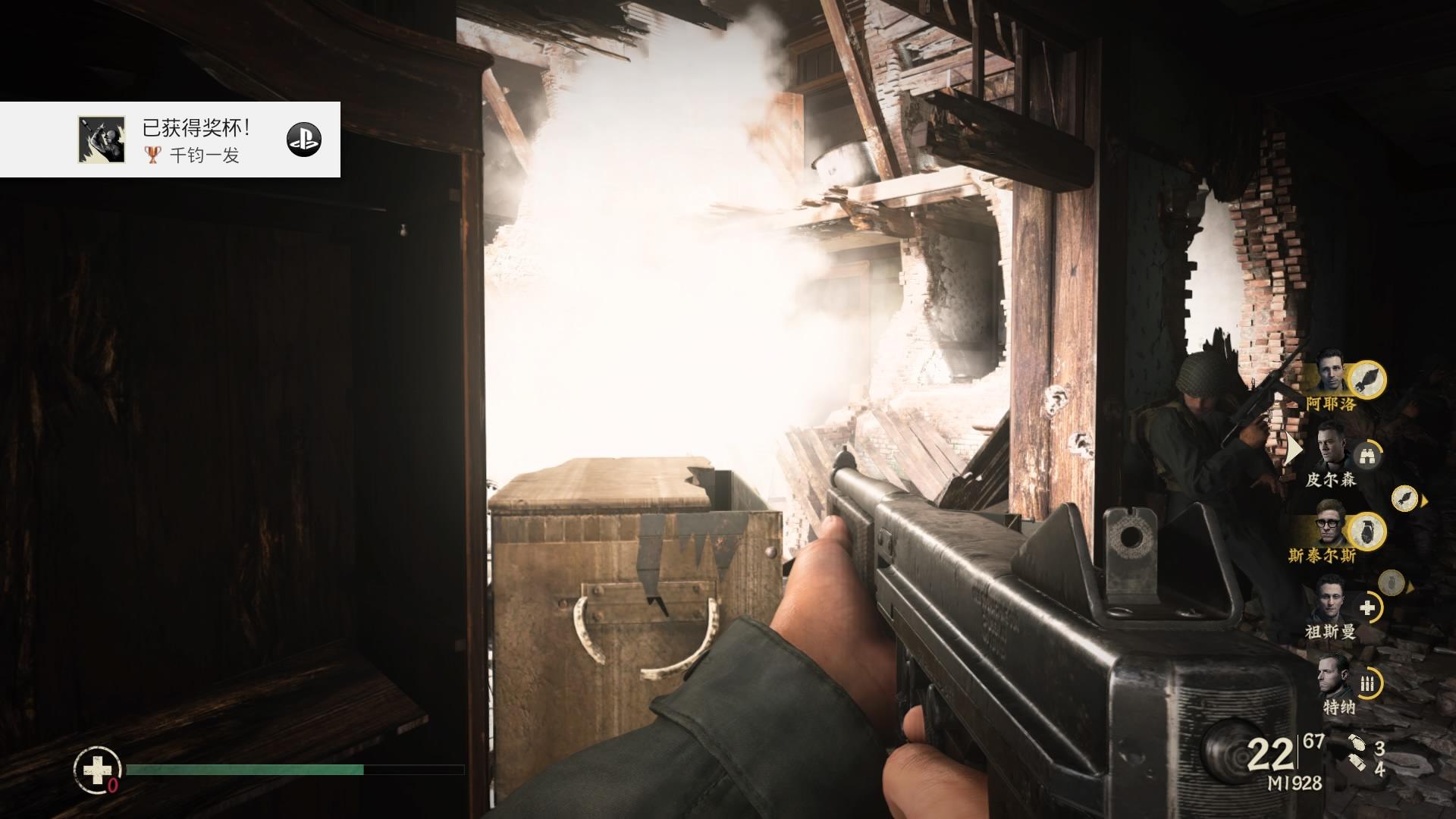Request a medkit from Zussman's cross icon
This screenshot has height=819, width=1456.
coord(1367,607)
